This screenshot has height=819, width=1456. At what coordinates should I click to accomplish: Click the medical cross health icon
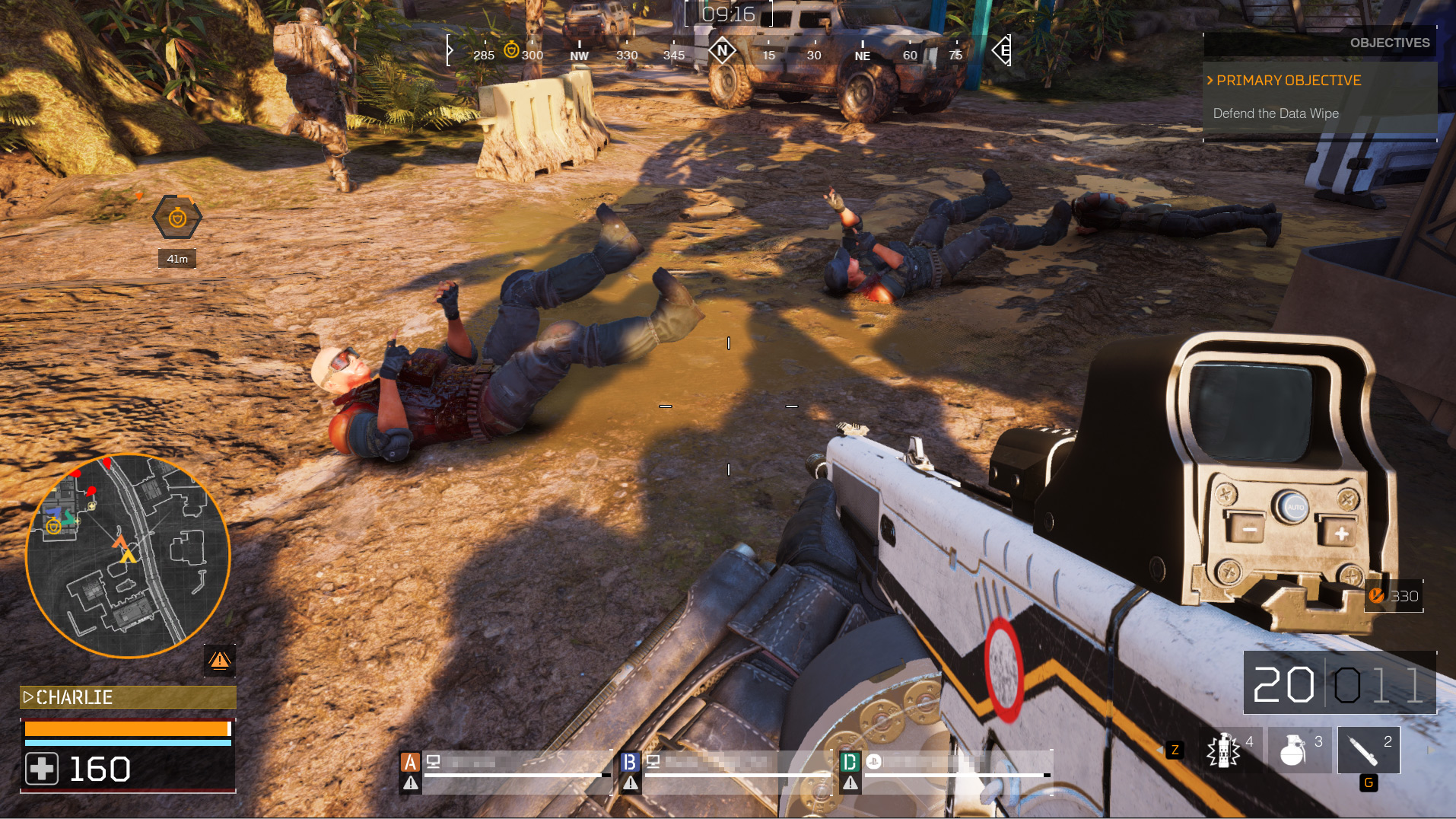(x=42, y=769)
